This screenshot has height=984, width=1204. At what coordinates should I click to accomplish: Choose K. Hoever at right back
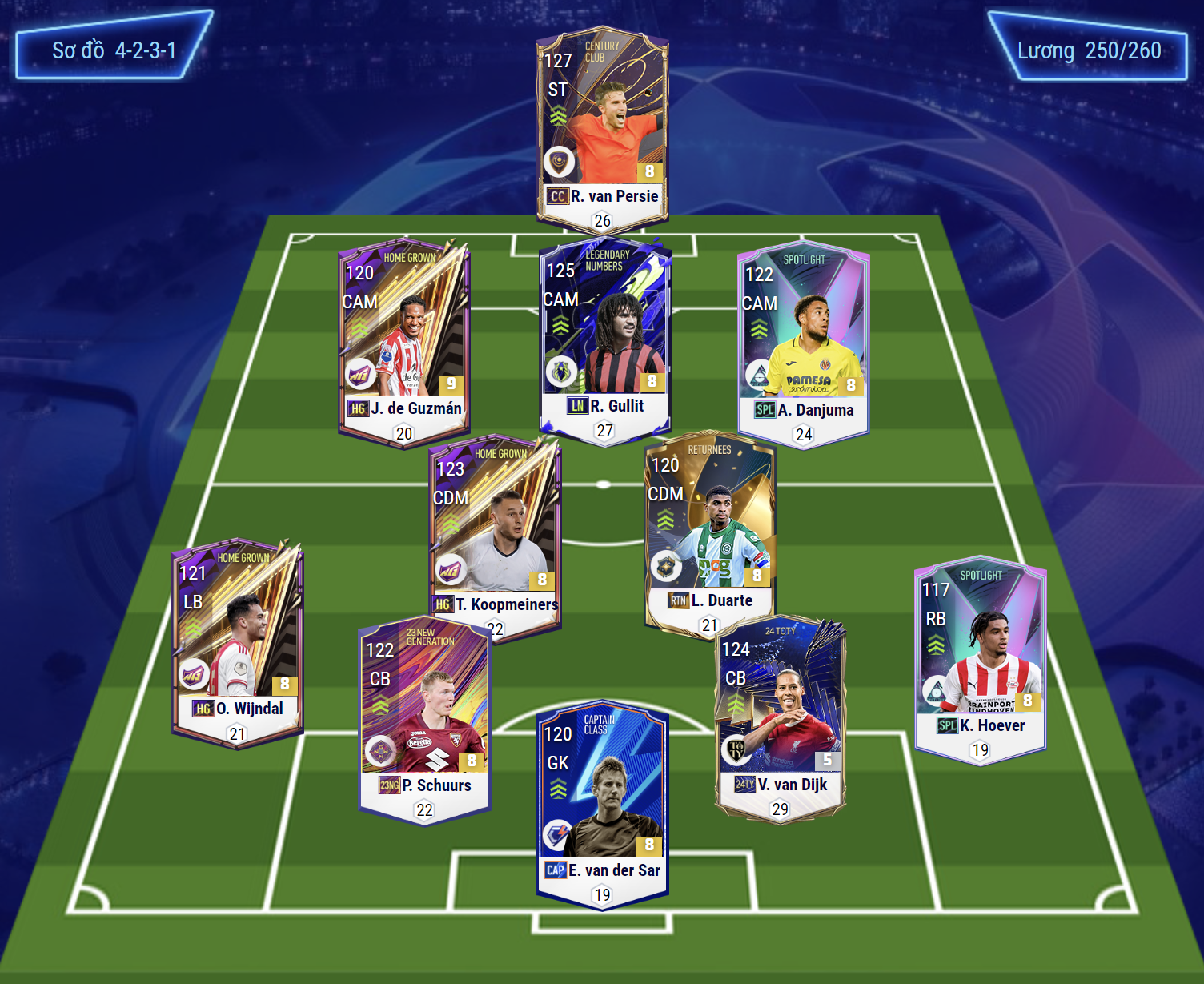(x=980, y=657)
